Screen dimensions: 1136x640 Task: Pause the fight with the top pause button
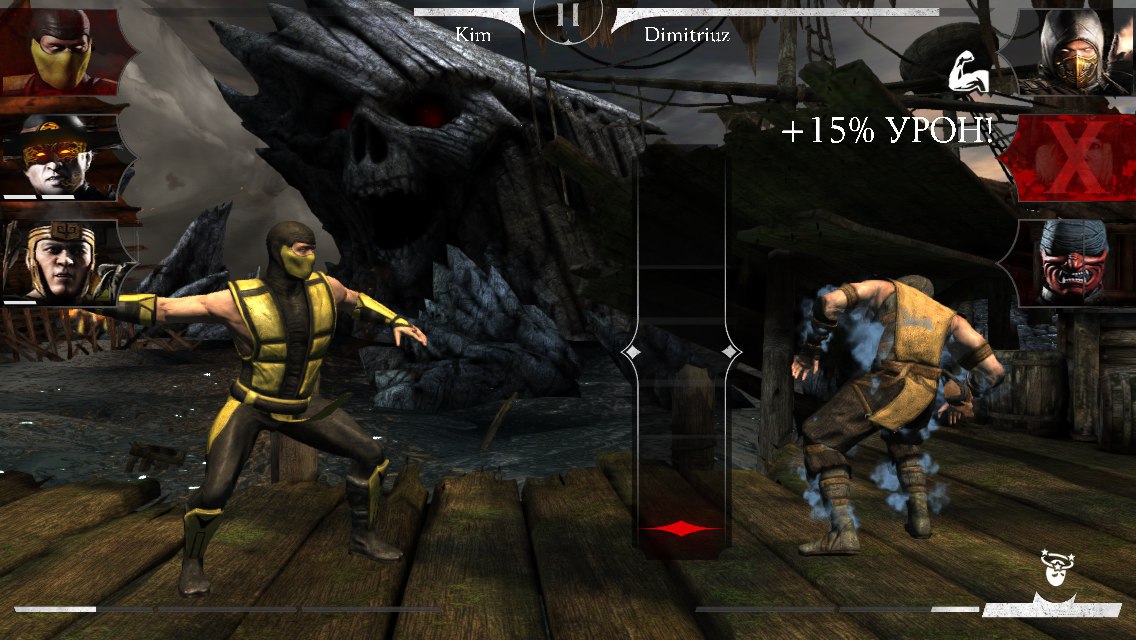pos(567,18)
